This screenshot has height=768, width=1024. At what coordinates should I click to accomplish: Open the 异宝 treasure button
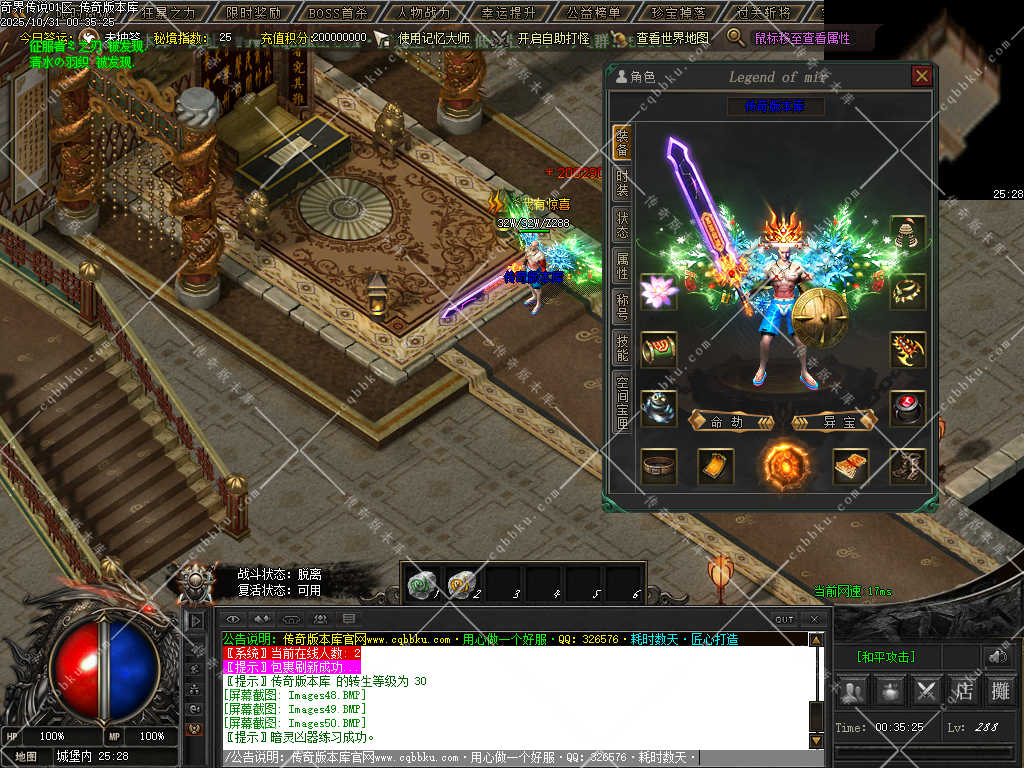(832, 422)
